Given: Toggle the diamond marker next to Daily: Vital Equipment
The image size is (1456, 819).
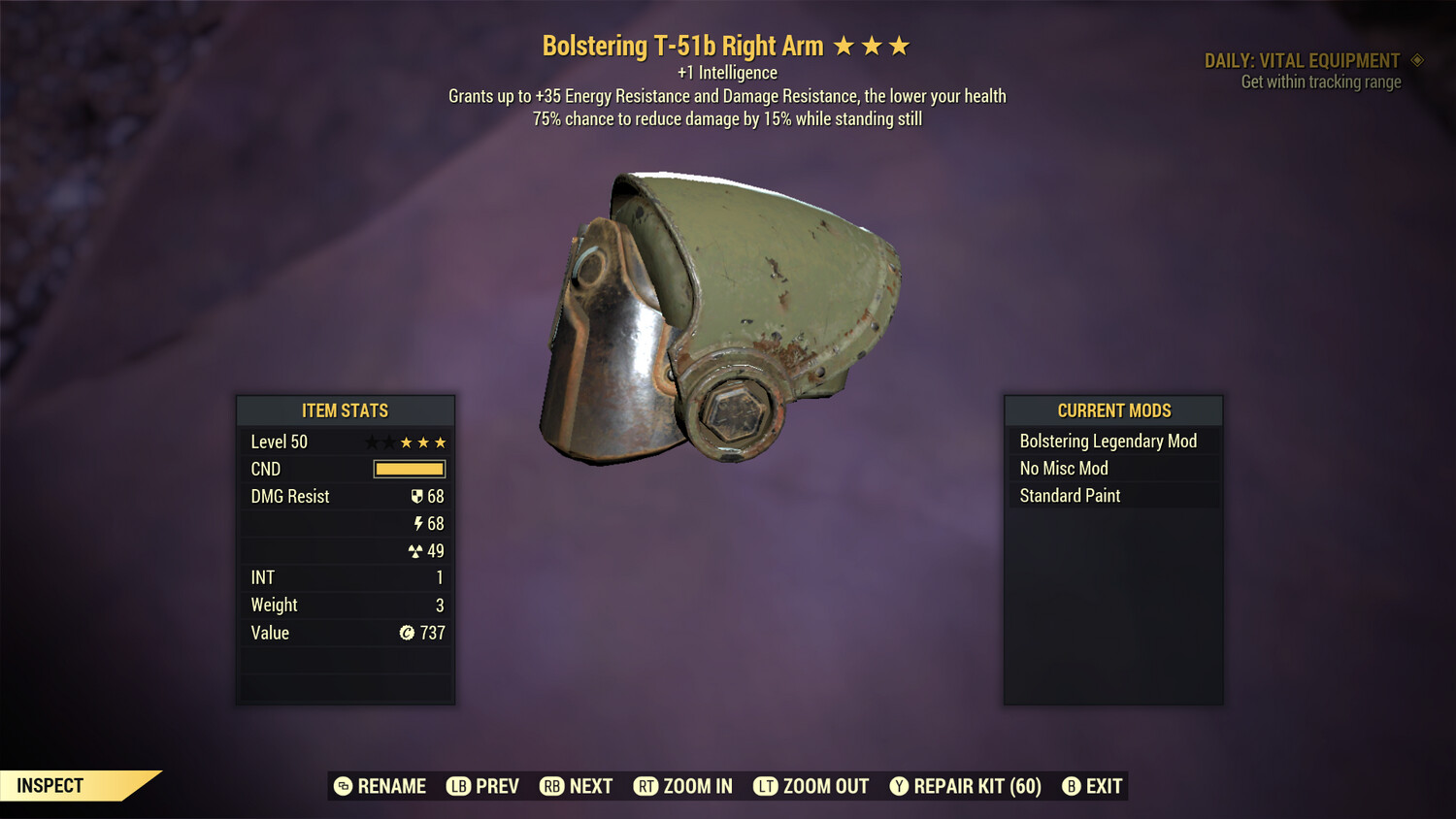Looking at the screenshot, I should [x=1418, y=60].
